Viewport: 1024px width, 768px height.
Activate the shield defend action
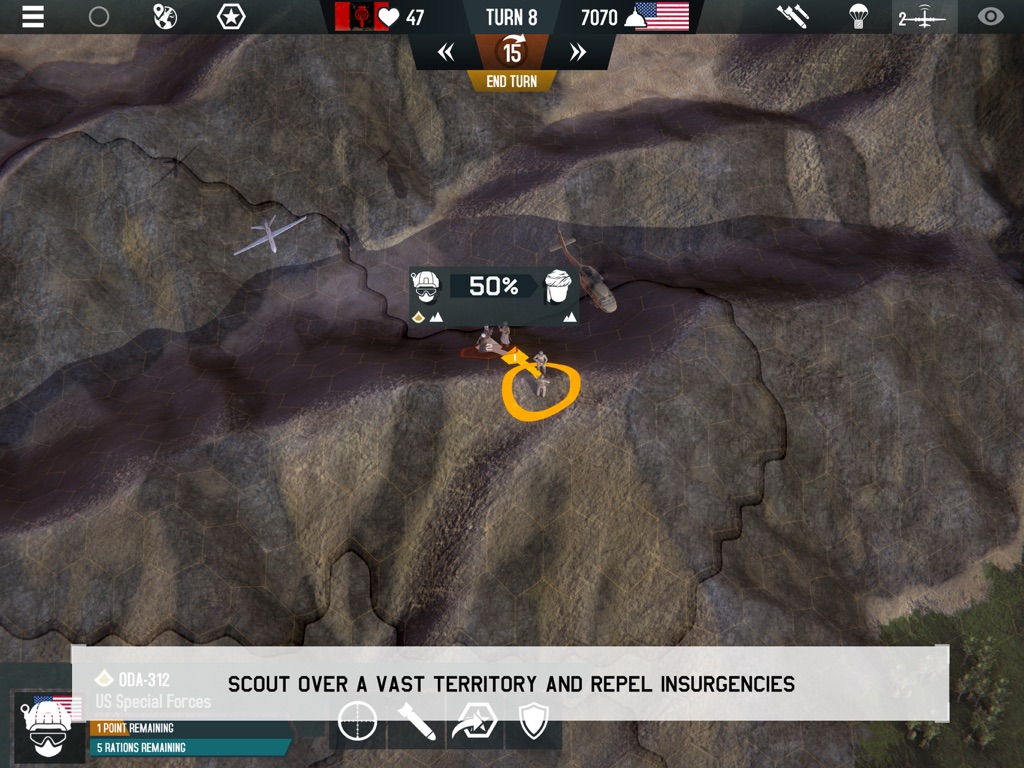[533, 722]
